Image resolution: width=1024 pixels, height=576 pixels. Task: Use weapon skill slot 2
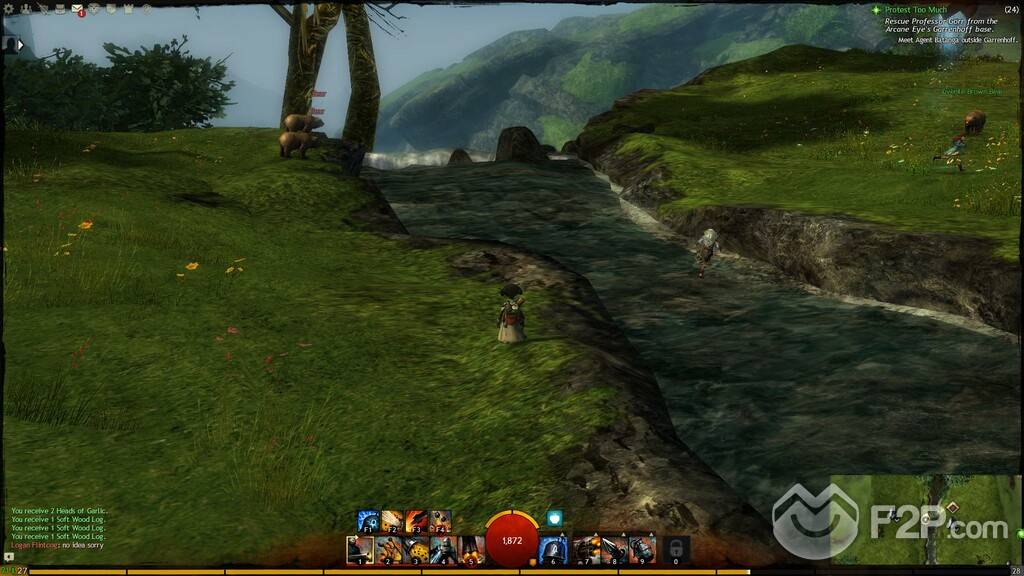click(388, 549)
